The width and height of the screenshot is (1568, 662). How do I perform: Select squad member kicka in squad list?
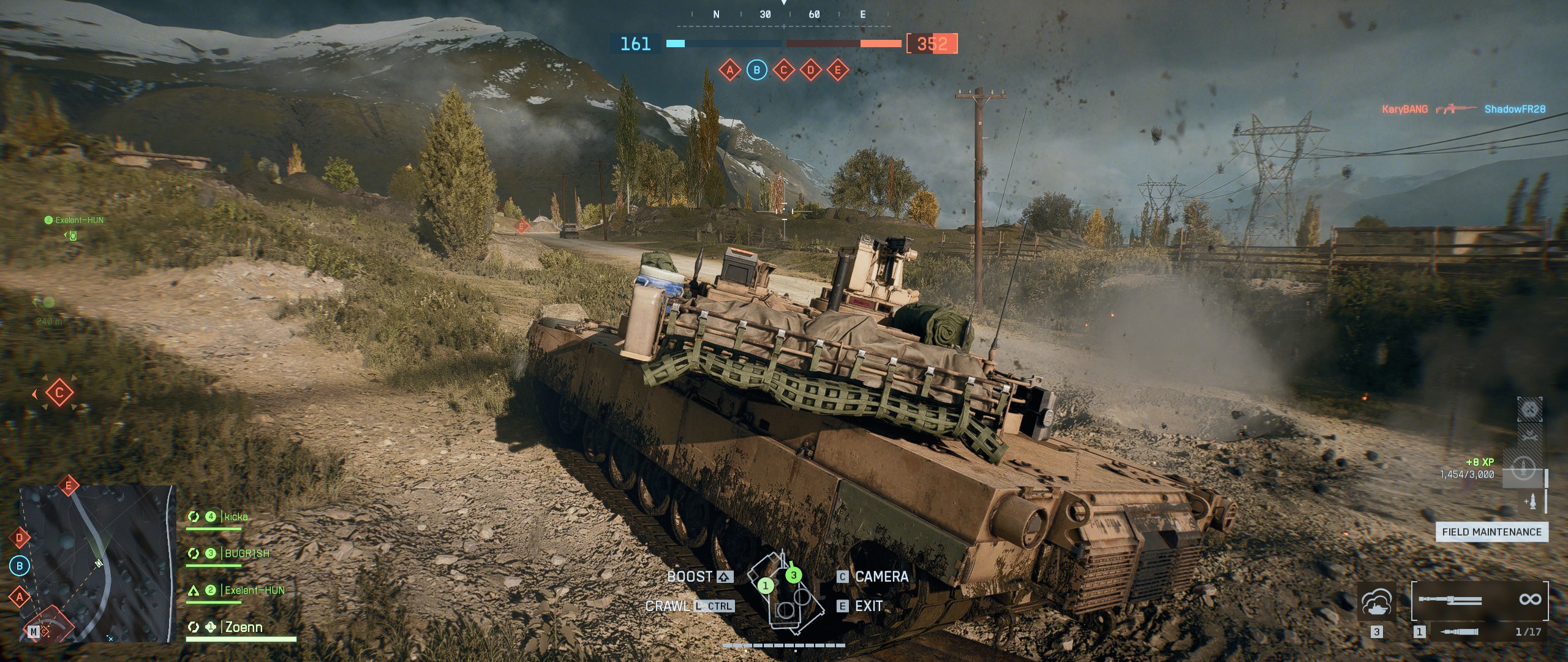coord(236,517)
